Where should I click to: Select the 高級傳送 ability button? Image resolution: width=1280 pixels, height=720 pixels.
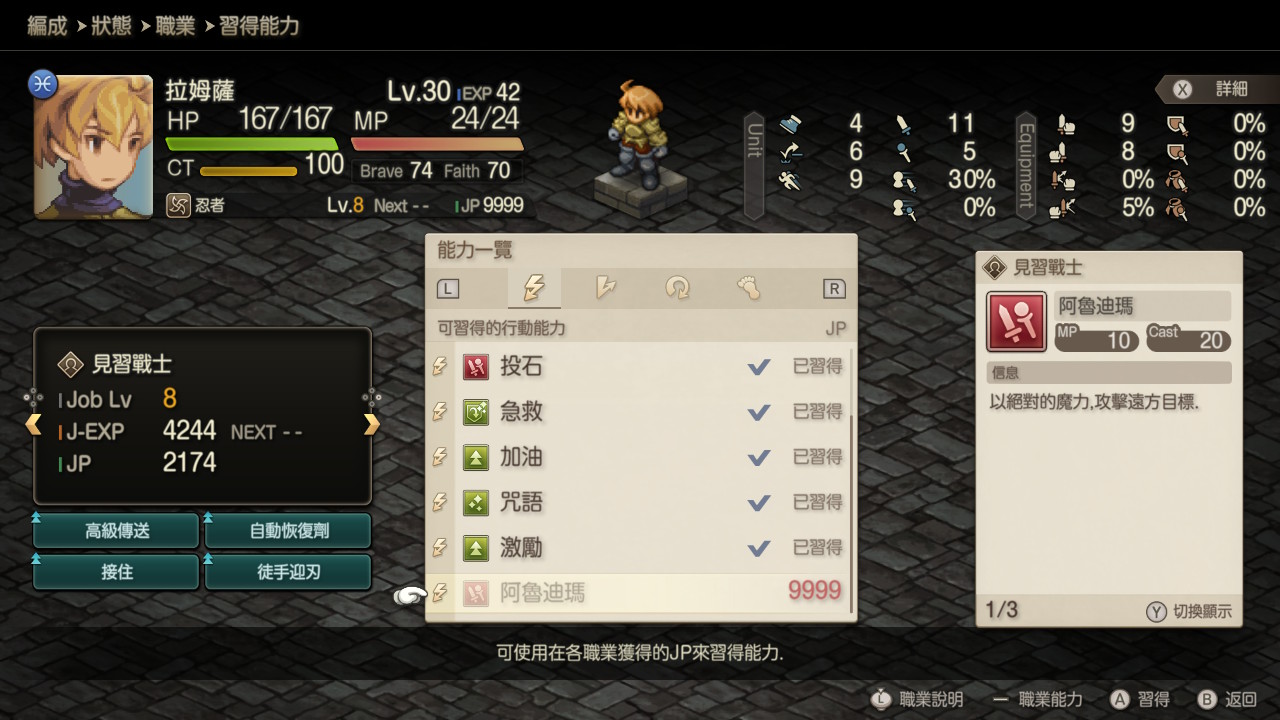pos(117,531)
